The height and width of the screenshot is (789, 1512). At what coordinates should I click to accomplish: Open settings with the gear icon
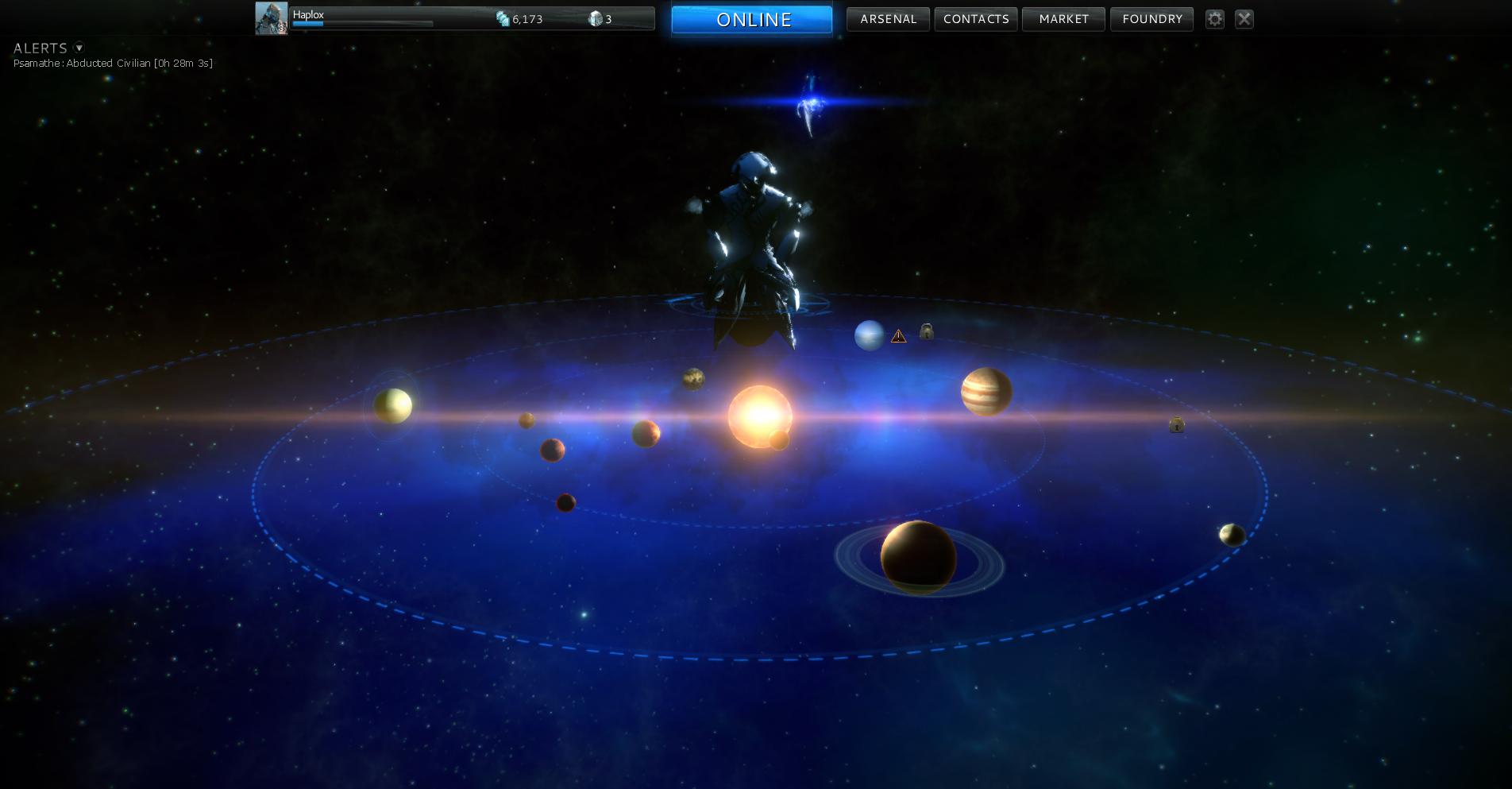(1214, 19)
